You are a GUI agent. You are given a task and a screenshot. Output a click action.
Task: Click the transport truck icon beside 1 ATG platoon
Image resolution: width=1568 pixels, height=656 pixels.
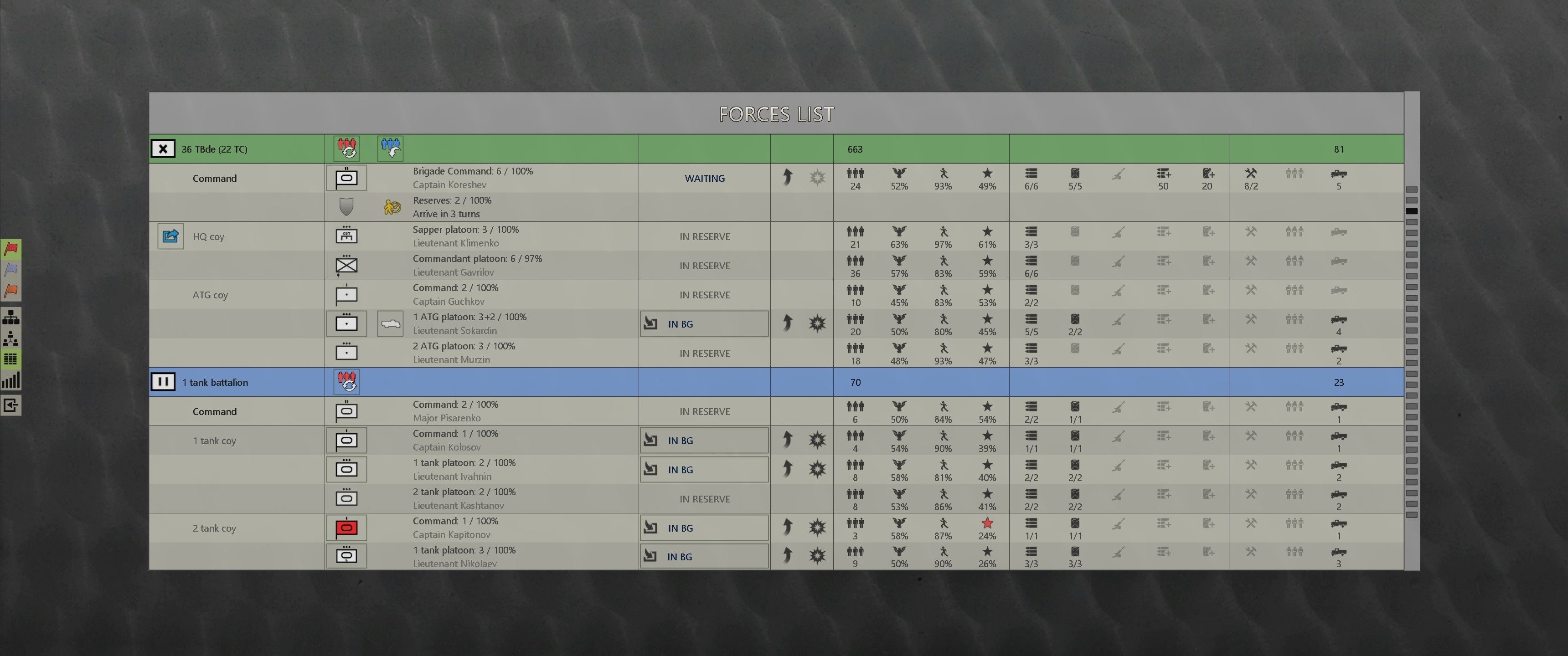click(x=390, y=323)
